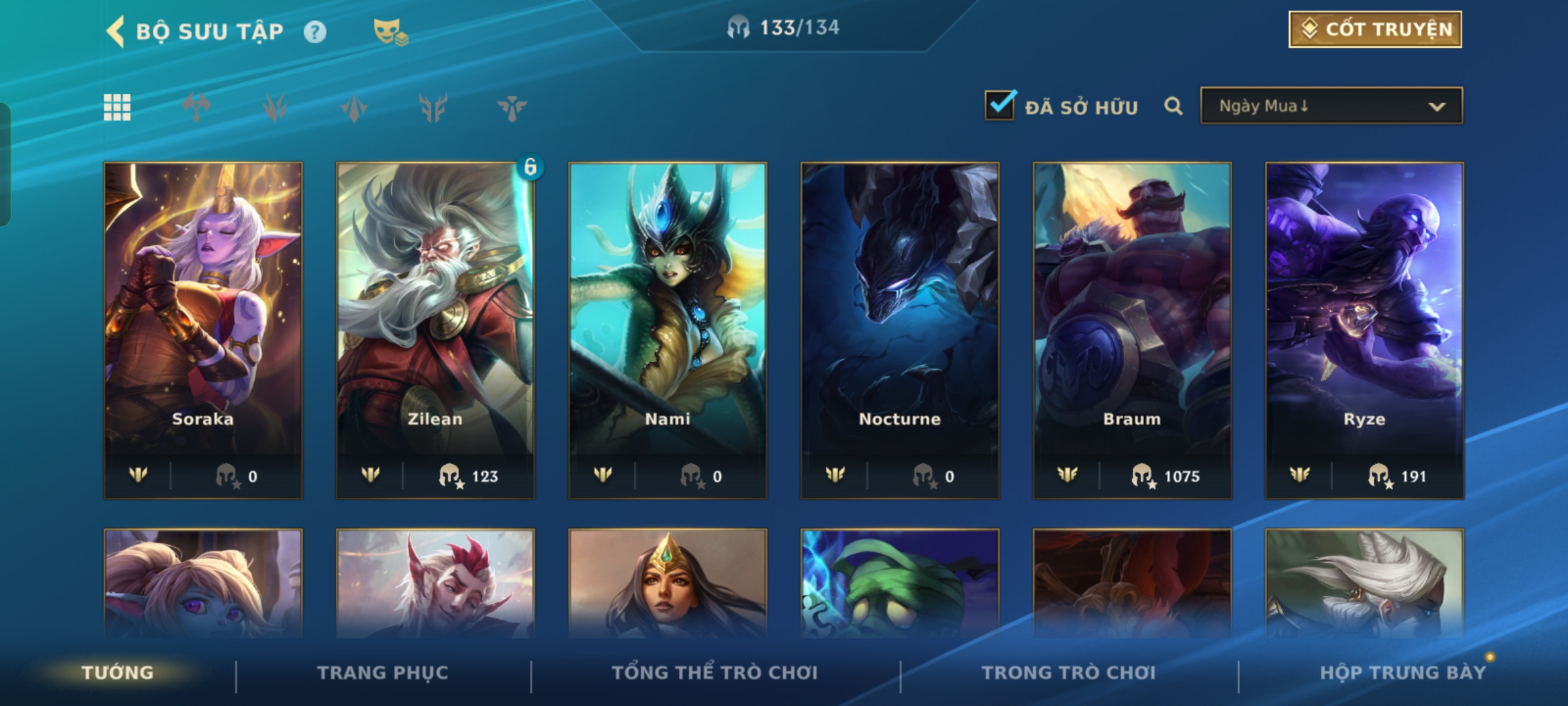1568x706 pixels.
Task: Select the Soraka champion card
Action: pos(203,330)
